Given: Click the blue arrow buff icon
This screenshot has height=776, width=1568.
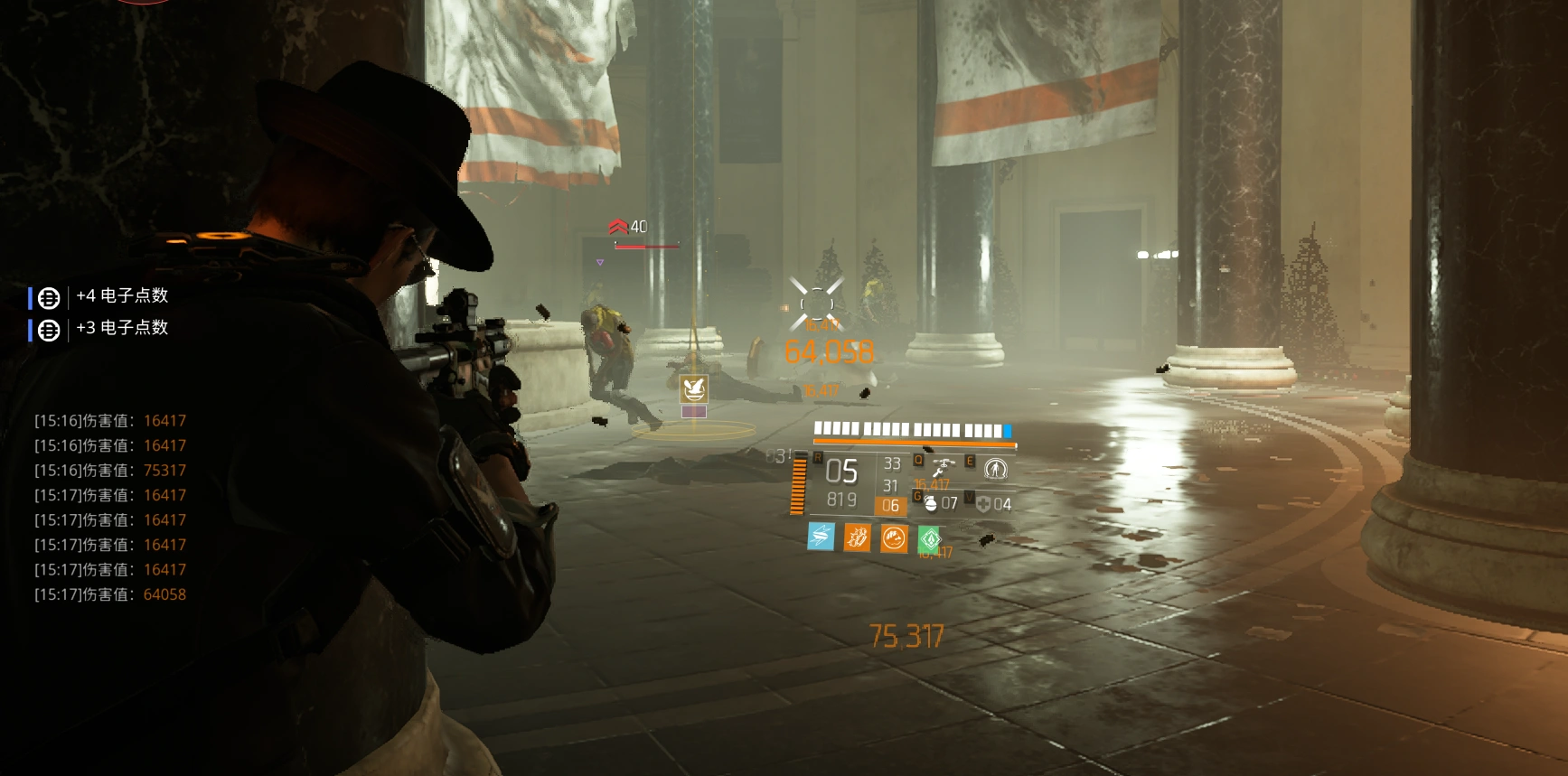Looking at the screenshot, I should click(821, 538).
